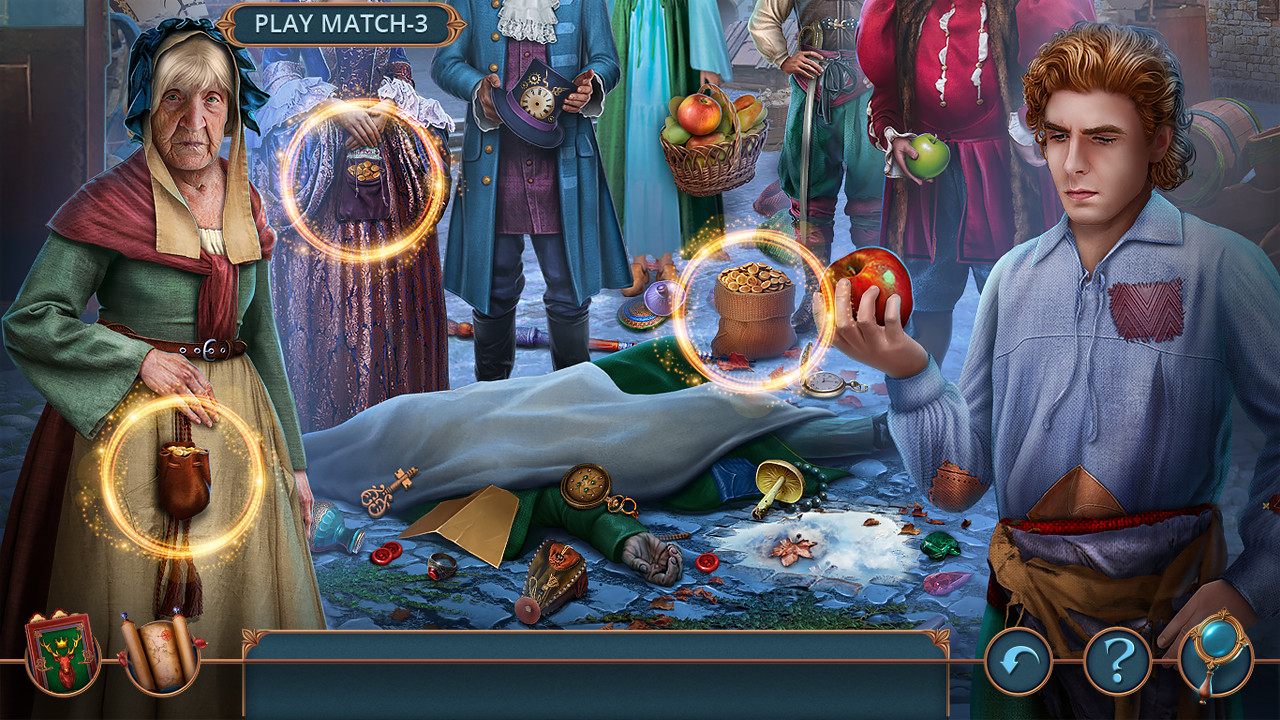This screenshot has height=720, width=1280.
Task: Select the pocket watch near the blanket
Action: (823, 383)
